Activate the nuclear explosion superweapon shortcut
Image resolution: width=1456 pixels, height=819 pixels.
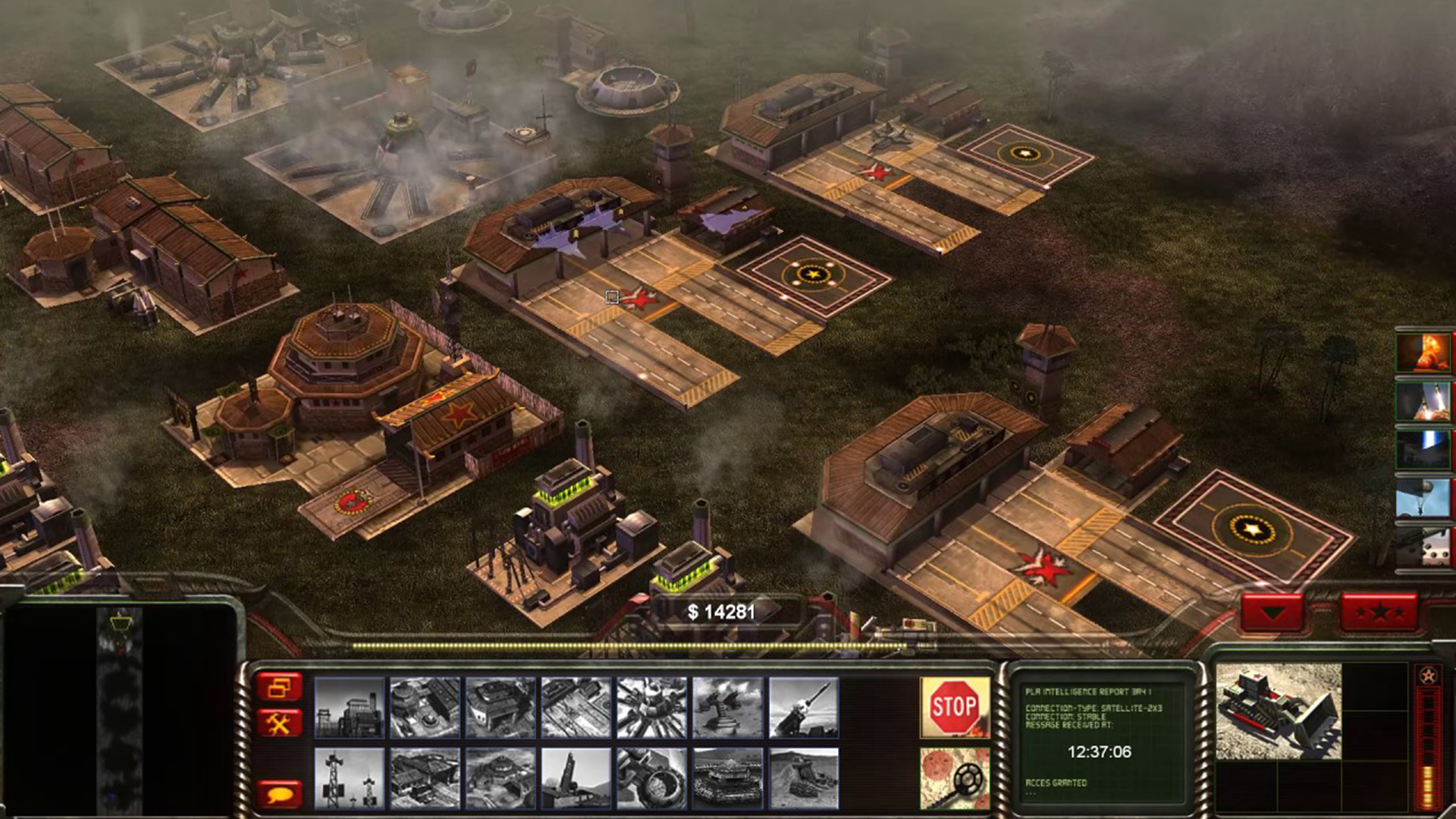(1423, 353)
